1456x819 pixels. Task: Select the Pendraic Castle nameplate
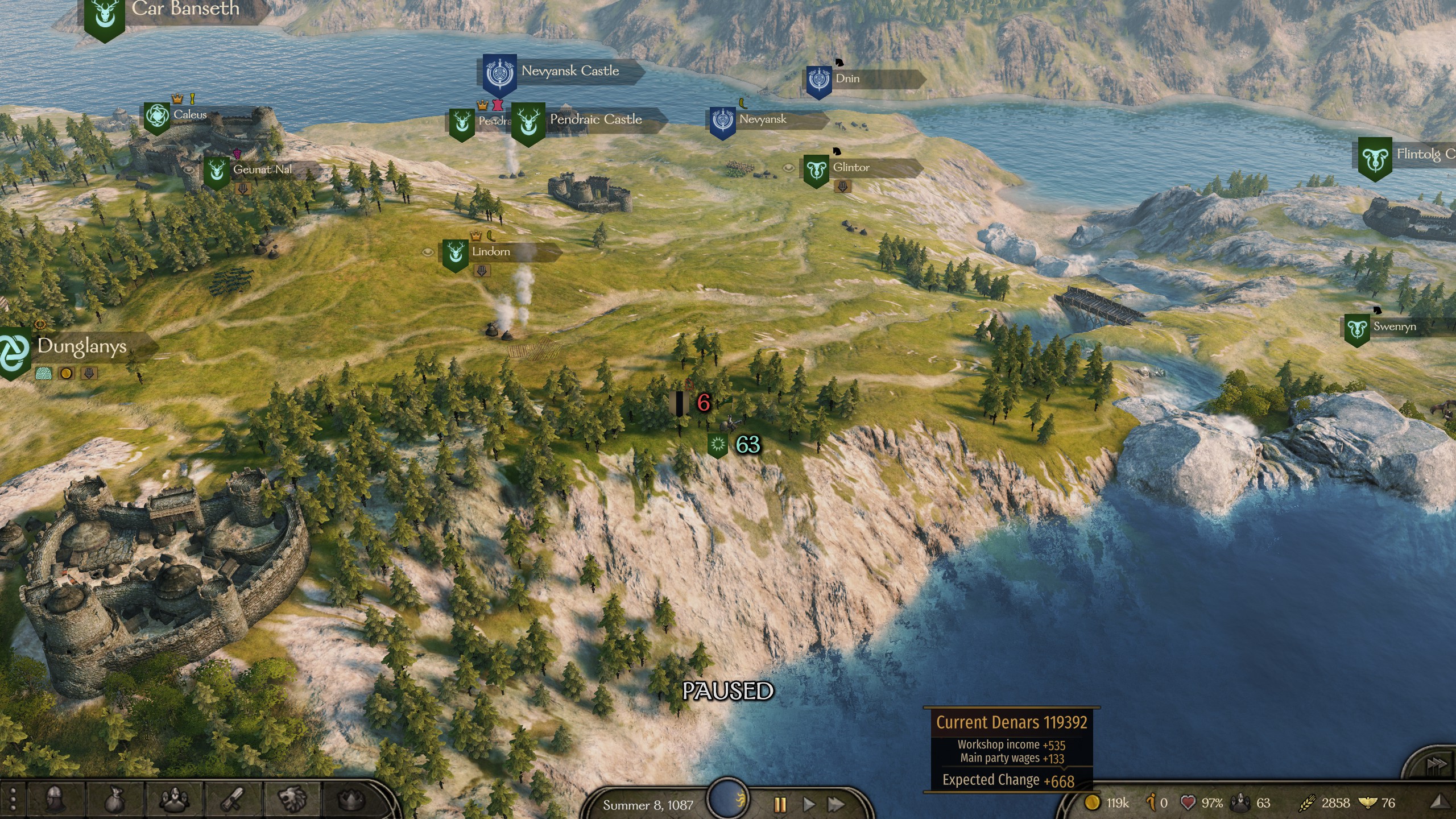point(595,120)
